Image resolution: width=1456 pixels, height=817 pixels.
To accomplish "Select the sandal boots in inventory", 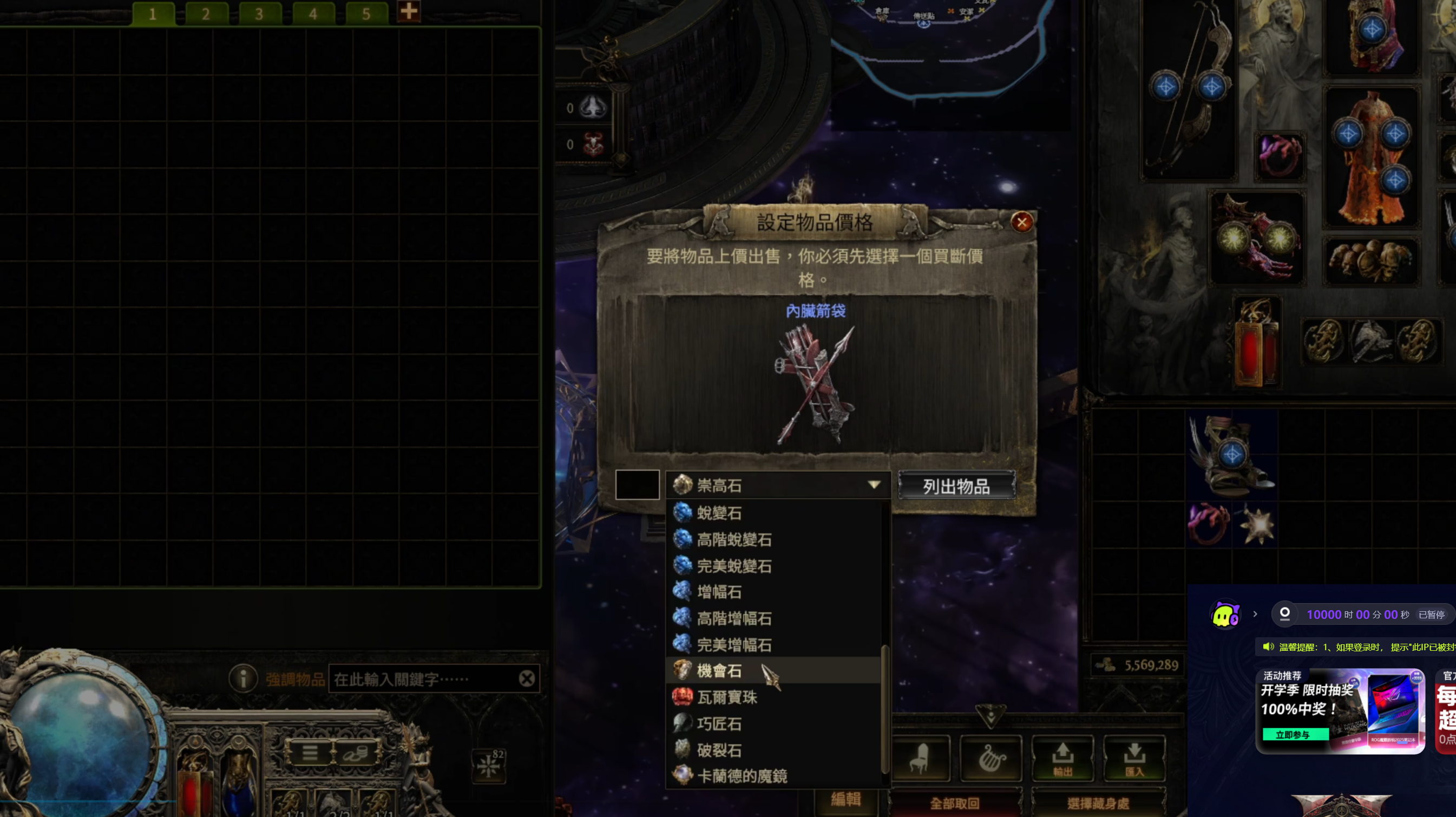I will coord(1231,455).
